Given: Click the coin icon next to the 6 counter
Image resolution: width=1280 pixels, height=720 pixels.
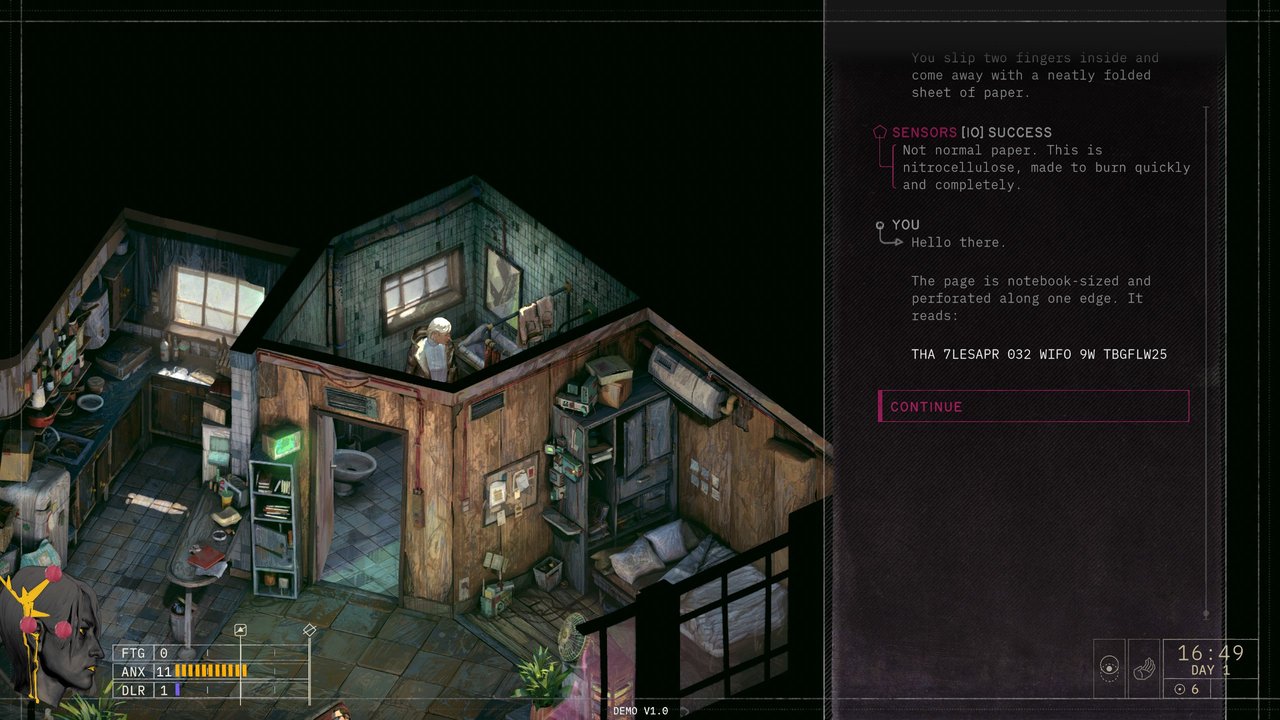Looking at the screenshot, I should pos(1181,688).
